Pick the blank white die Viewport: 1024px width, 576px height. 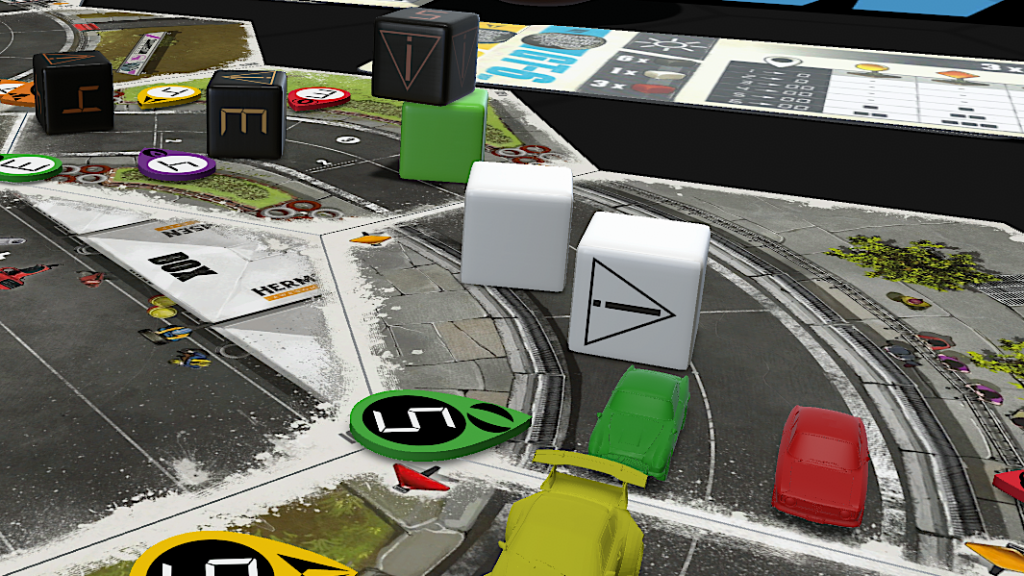[x=517, y=225]
